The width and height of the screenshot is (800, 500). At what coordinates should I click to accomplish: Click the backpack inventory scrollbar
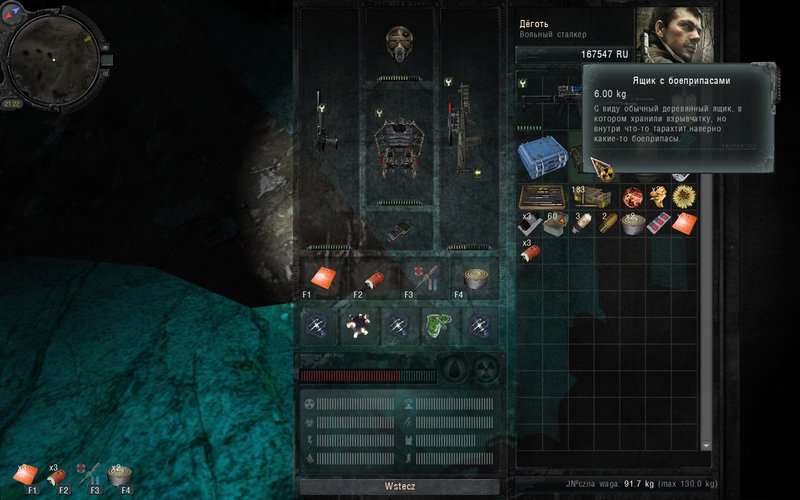[x=708, y=300]
